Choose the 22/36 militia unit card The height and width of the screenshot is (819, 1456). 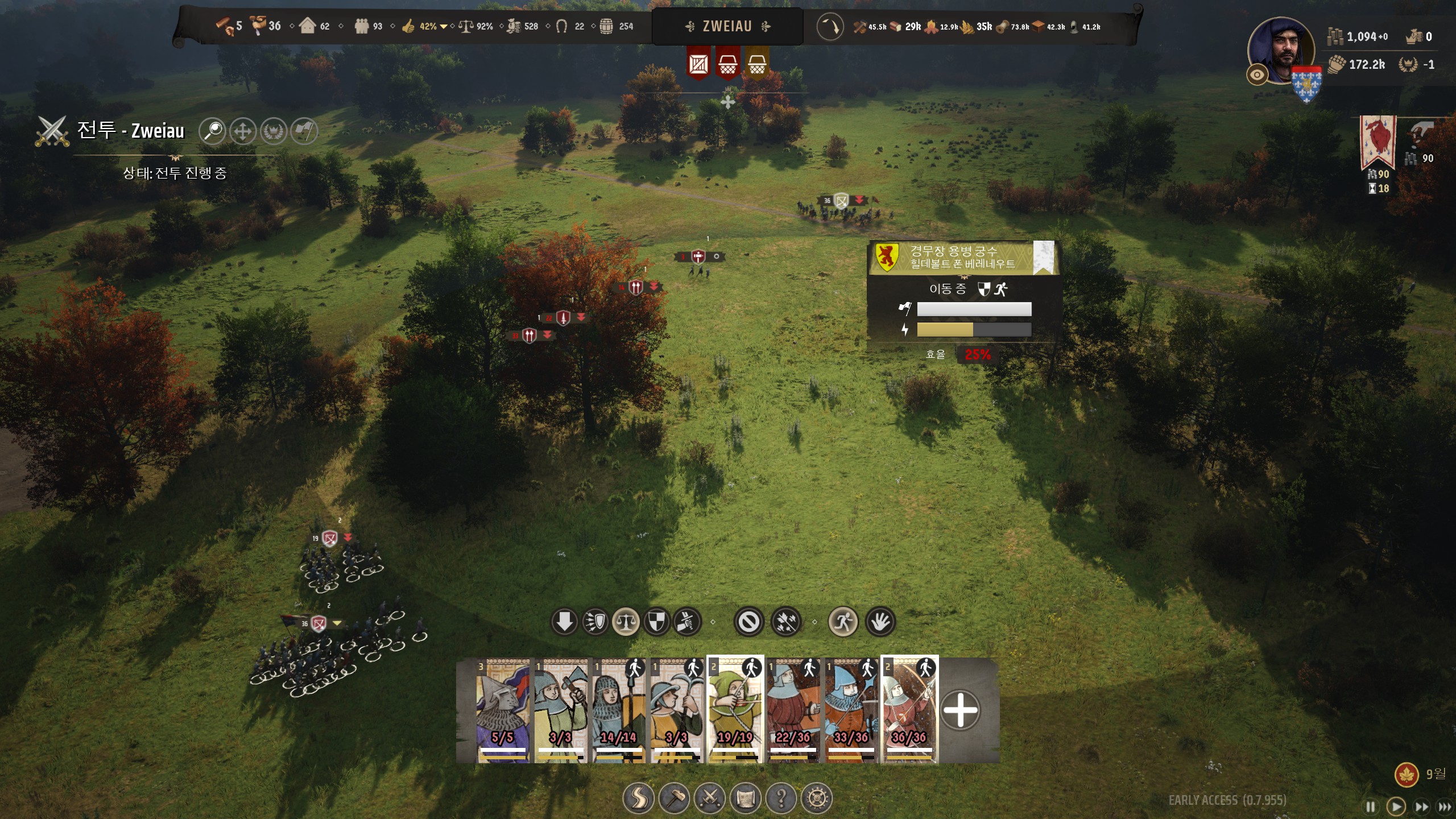[x=793, y=710]
